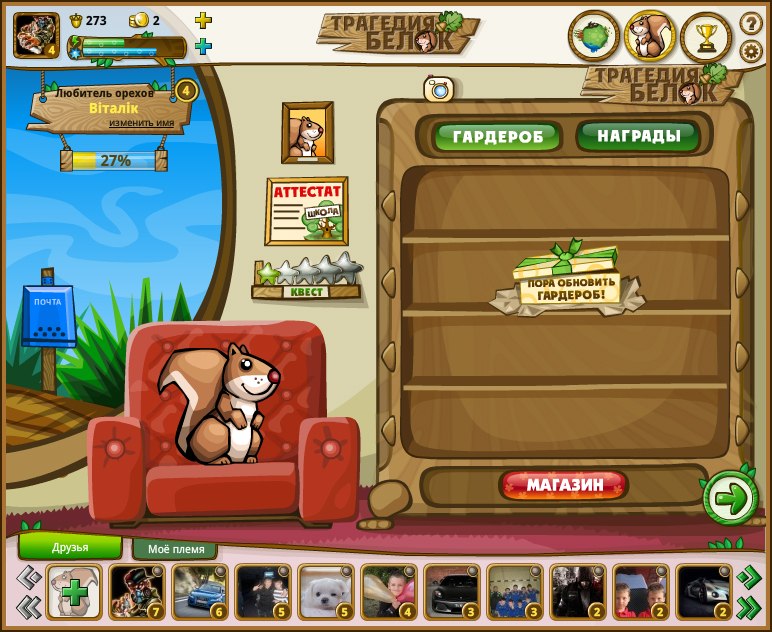
Task: Open the question mark help
Action: (751, 23)
